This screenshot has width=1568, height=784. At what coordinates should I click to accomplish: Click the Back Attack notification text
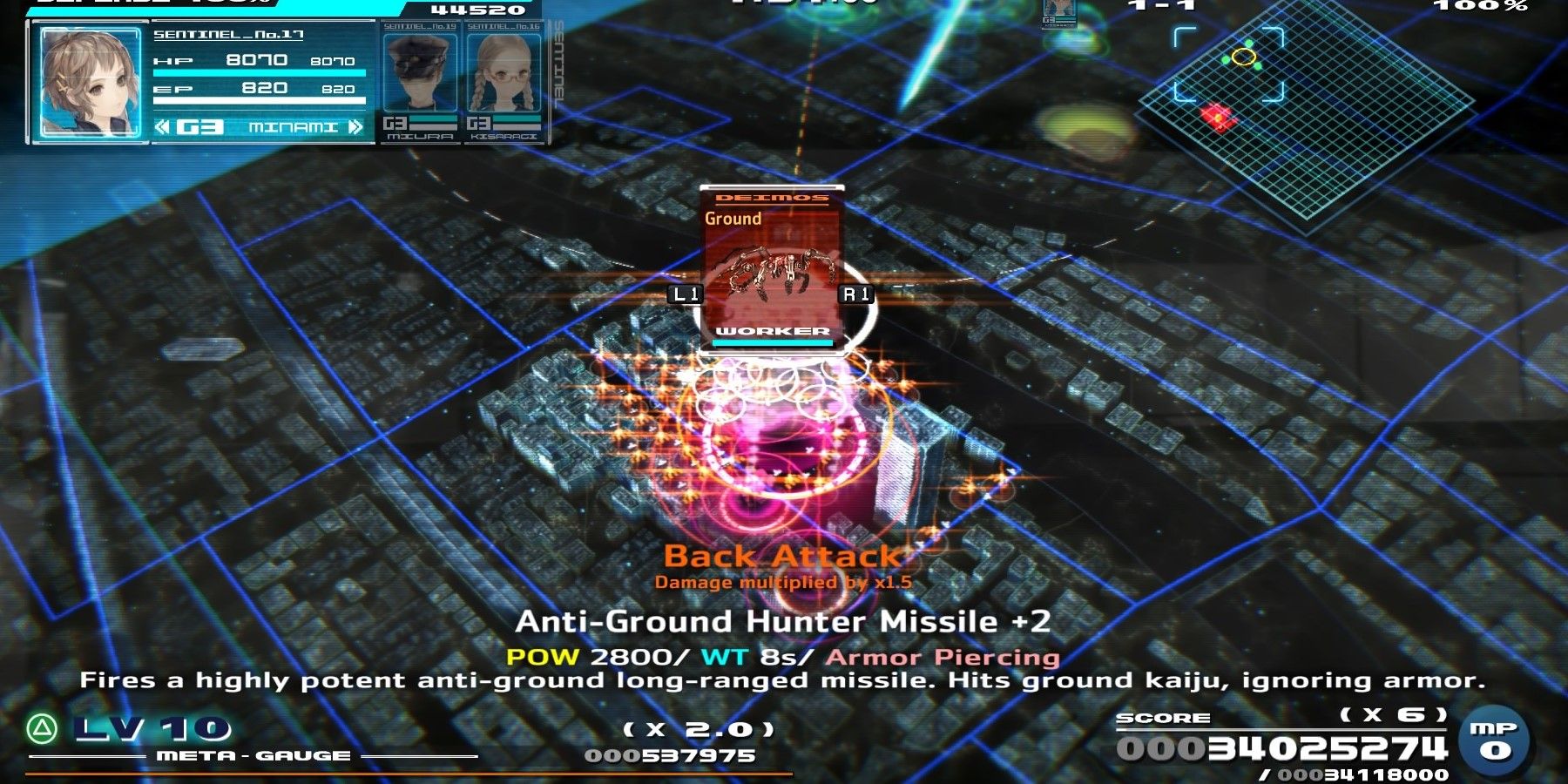tap(784, 555)
